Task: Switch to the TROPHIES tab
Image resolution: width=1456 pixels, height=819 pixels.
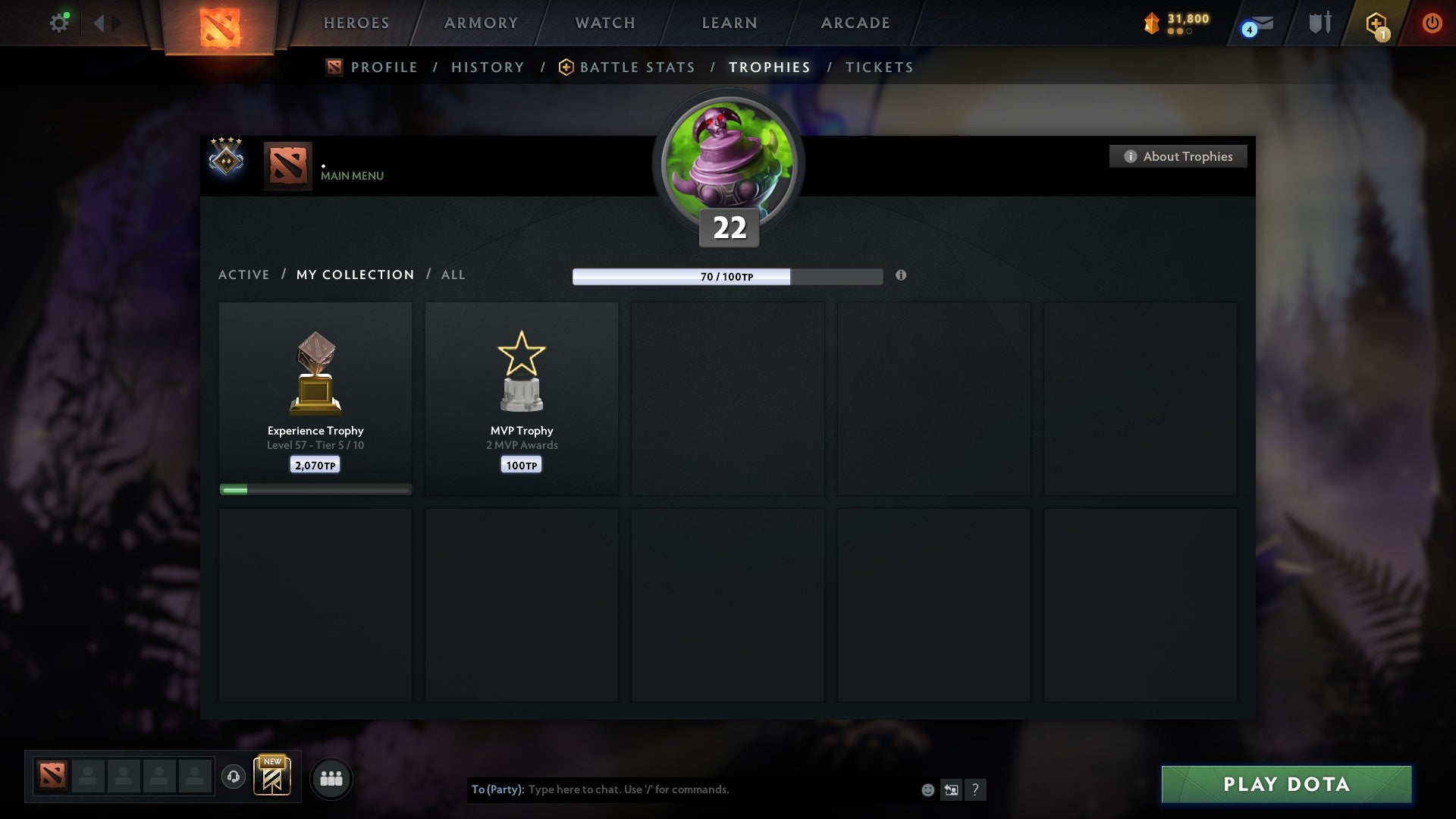Action: [x=770, y=67]
